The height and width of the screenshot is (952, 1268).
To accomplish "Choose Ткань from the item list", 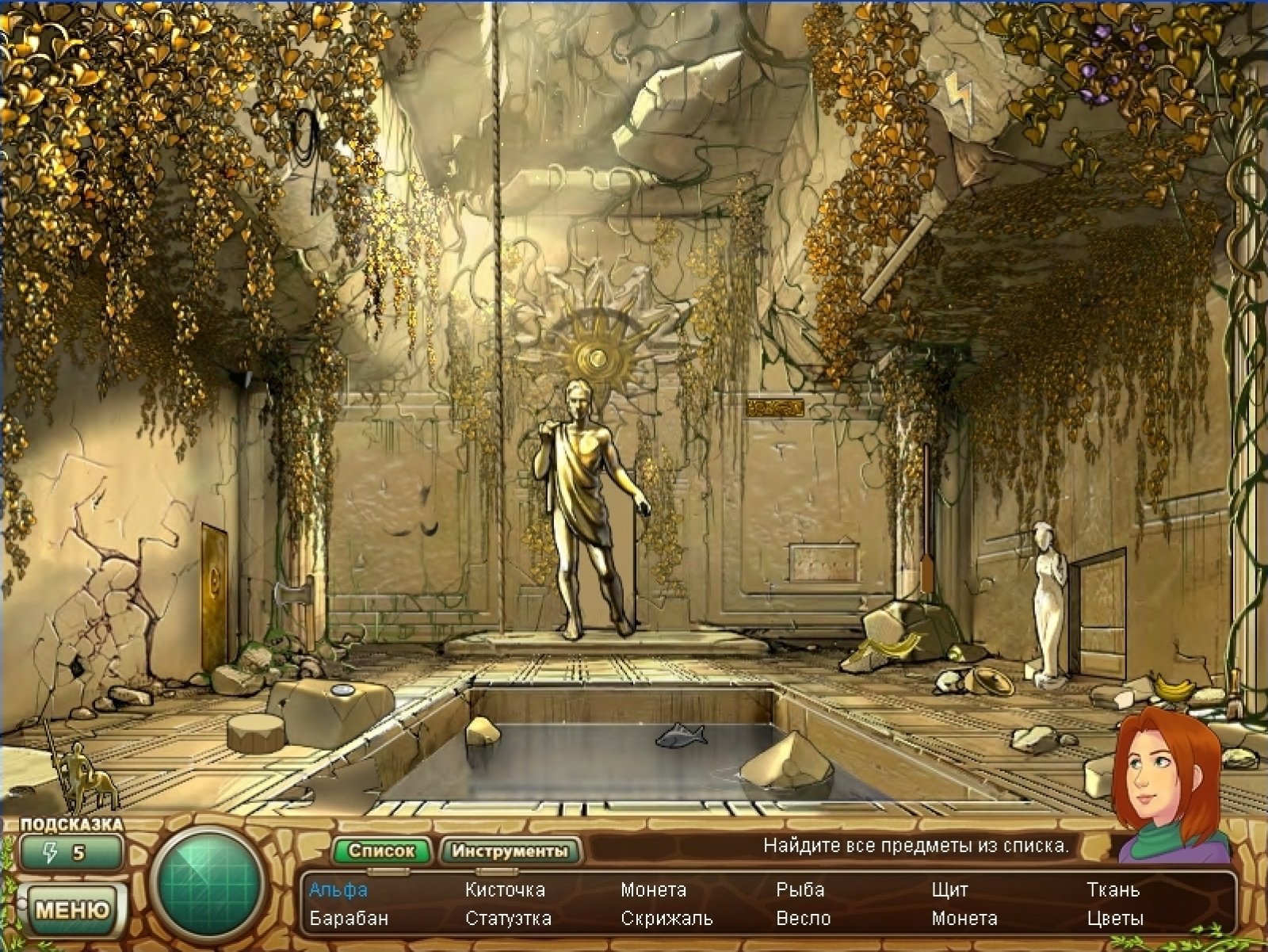I will tap(1113, 889).
